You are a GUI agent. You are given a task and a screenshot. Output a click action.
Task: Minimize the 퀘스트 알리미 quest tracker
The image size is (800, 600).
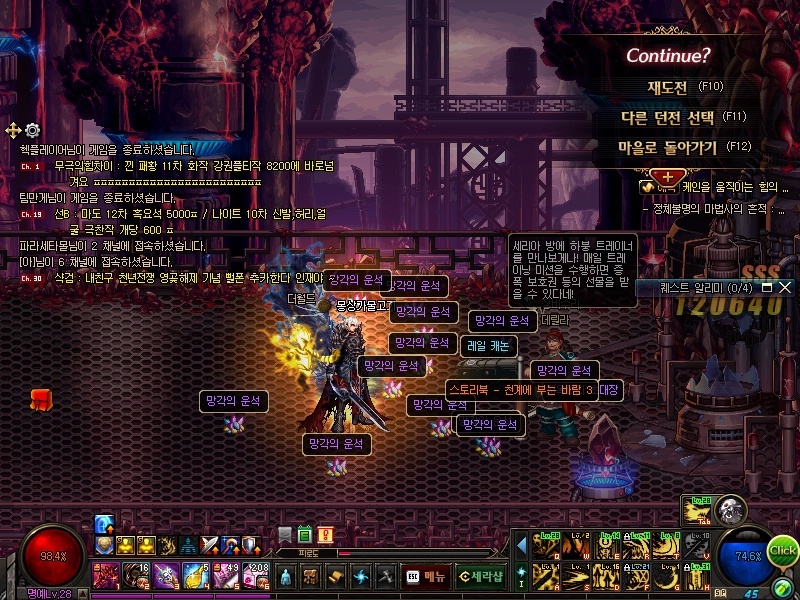(x=767, y=287)
